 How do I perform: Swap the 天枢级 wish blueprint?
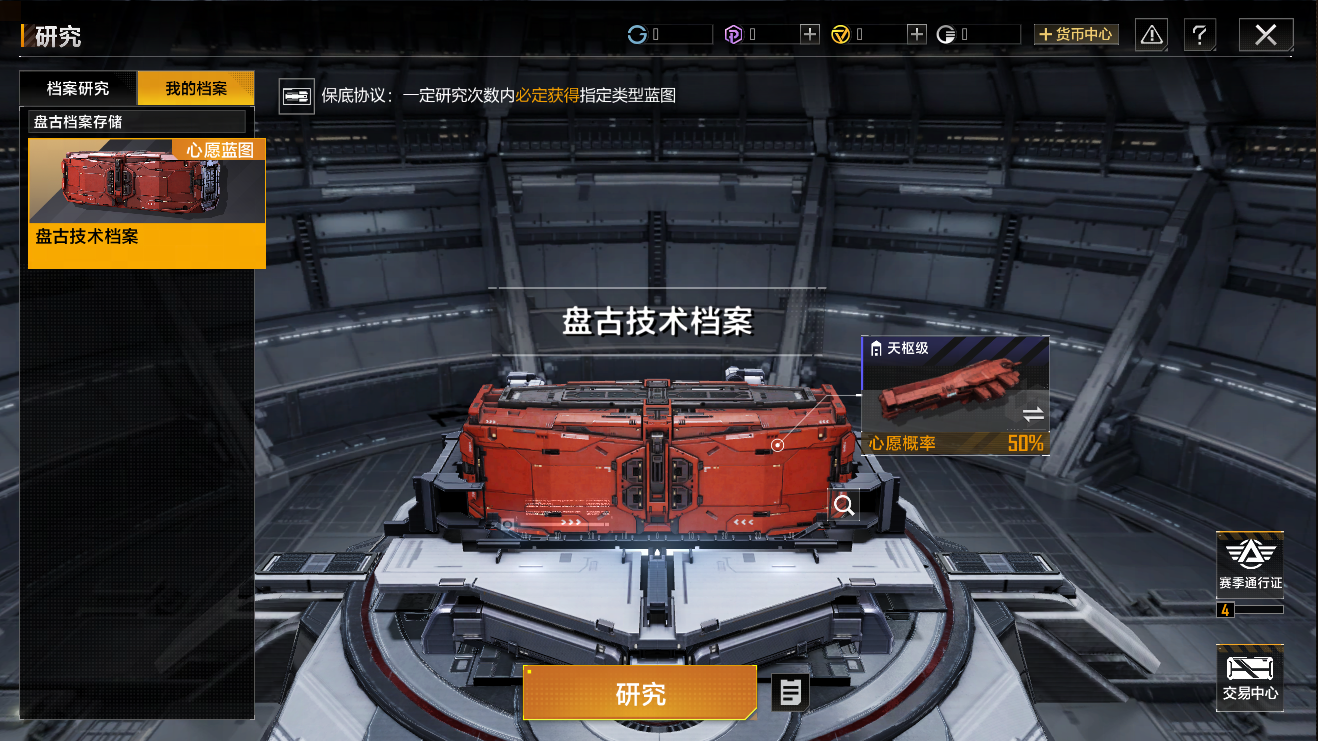(x=1033, y=414)
